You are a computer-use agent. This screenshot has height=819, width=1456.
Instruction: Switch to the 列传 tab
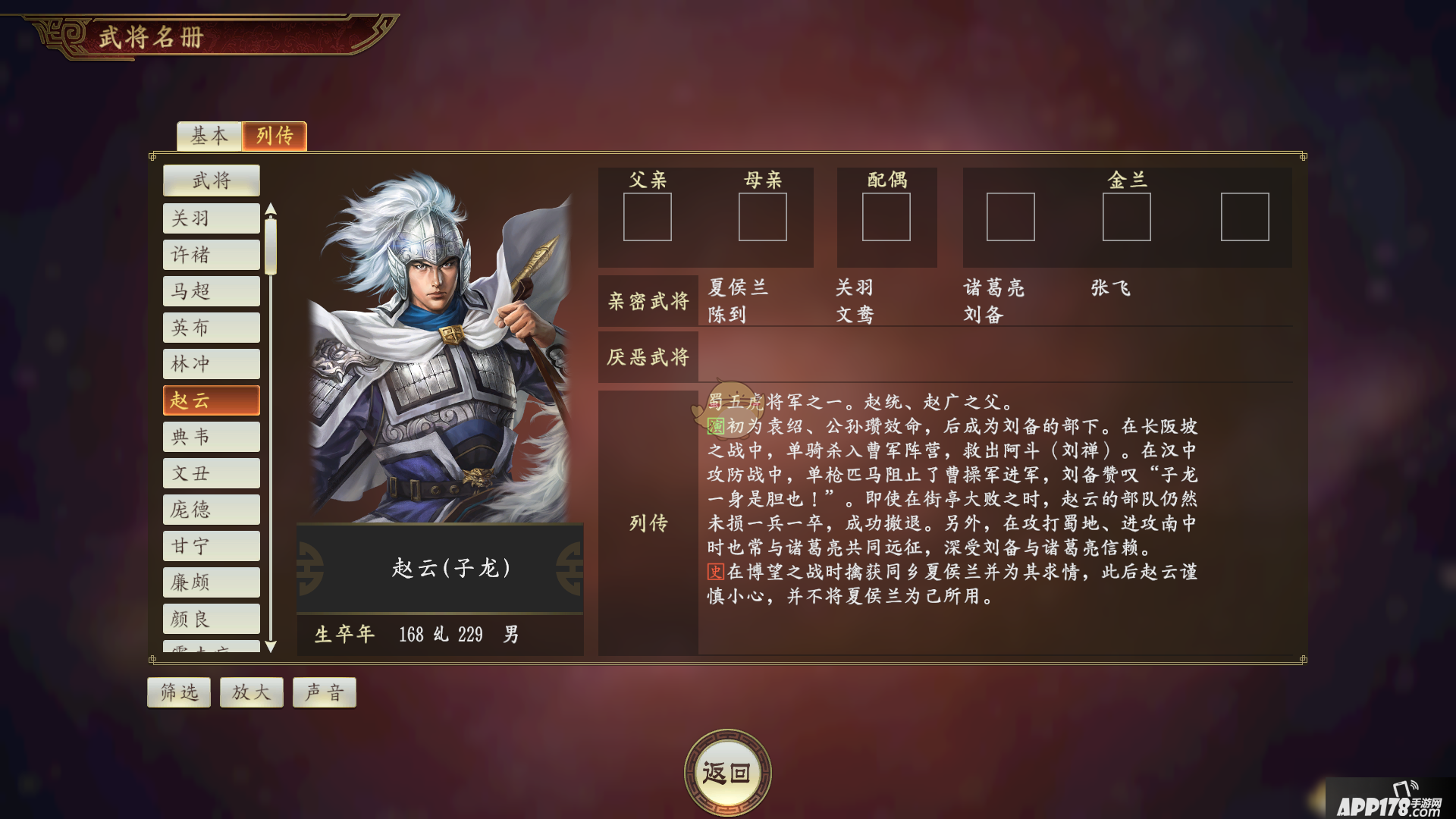(274, 136)
